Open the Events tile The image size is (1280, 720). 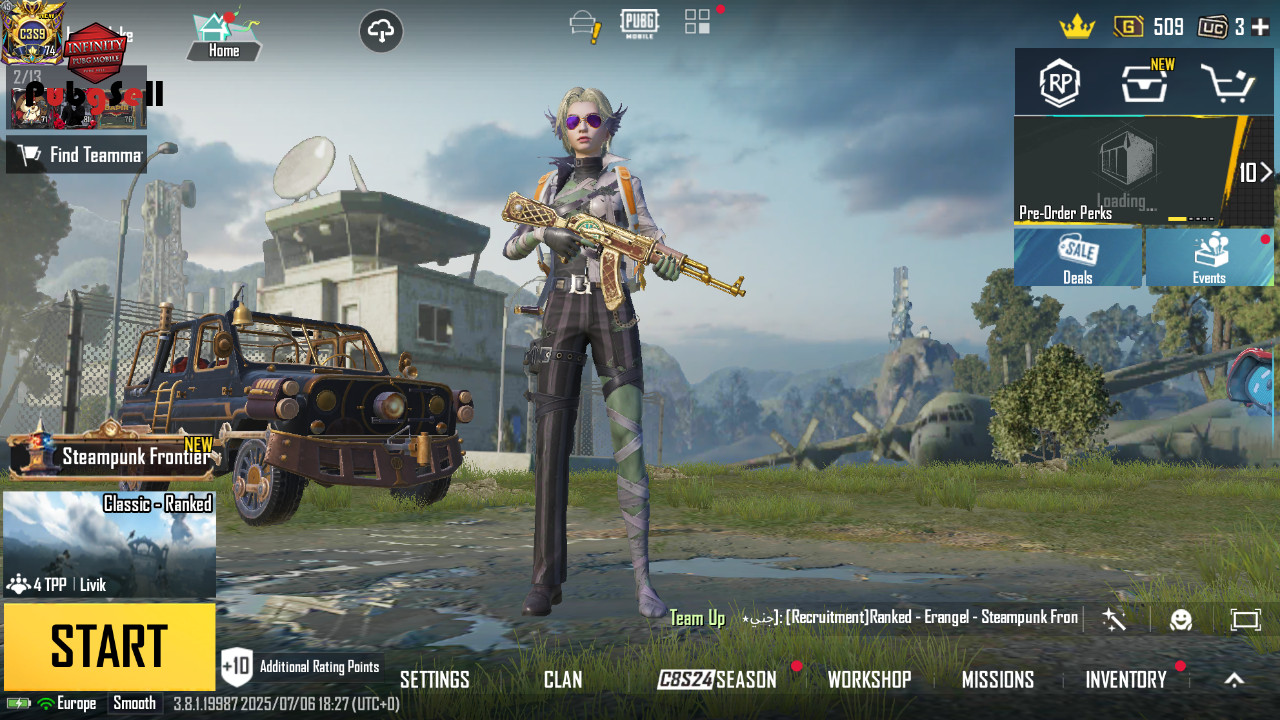point(1209,258)
